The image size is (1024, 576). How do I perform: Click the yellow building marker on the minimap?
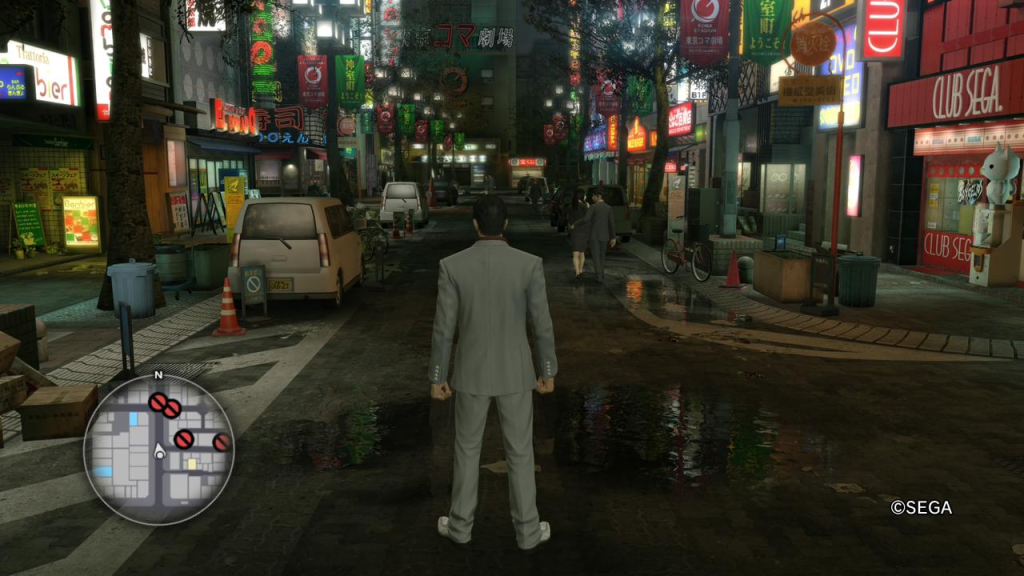pos(191,464)
